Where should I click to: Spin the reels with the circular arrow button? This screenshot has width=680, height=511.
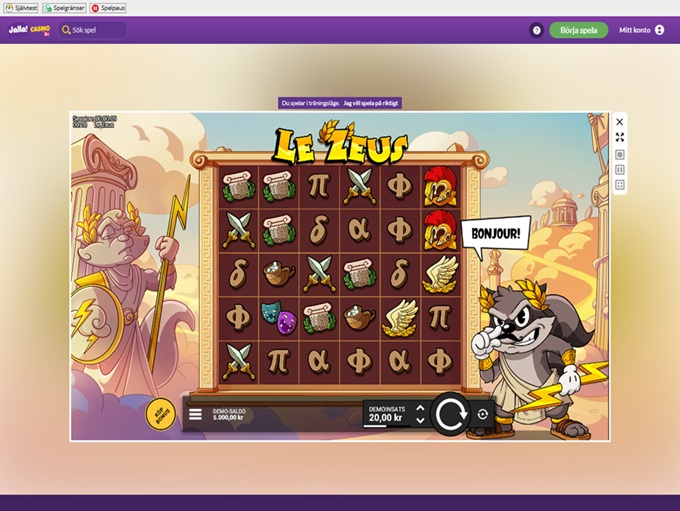pos(450,413)
